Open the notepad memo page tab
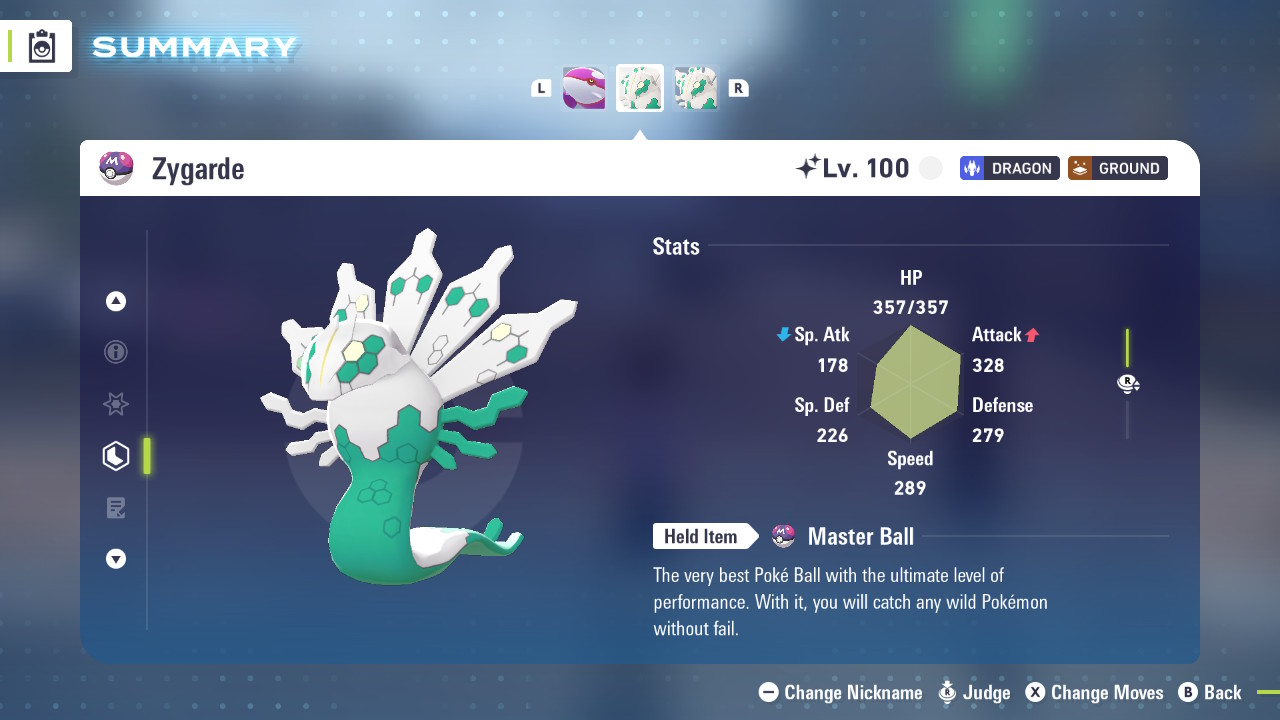The image size is (1280, 720). [116, 508]
